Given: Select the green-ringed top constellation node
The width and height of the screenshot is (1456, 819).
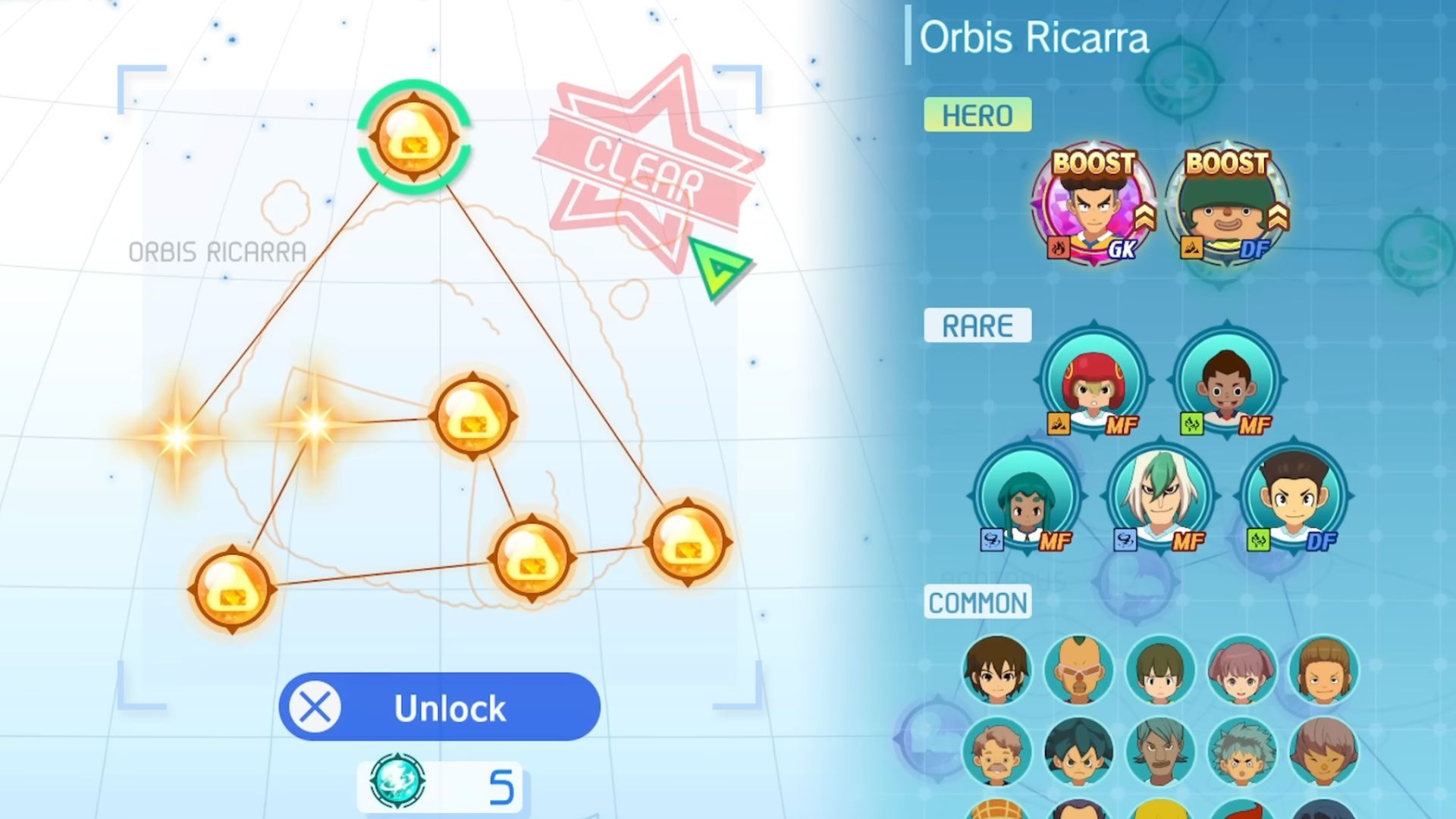Looking at the screenshot, I should click(414, 137).
